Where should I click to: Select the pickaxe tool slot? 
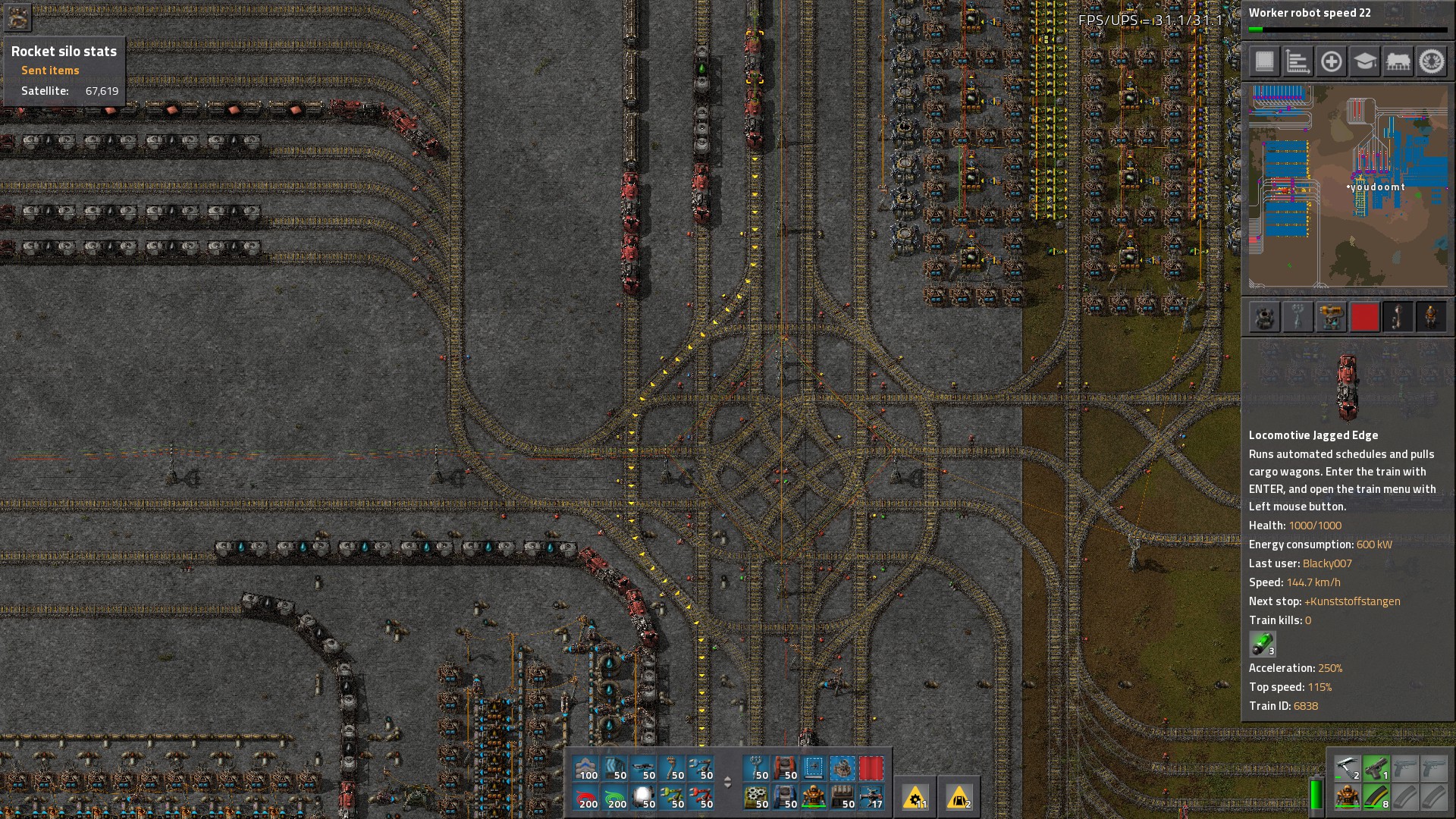click(1347, 768)
